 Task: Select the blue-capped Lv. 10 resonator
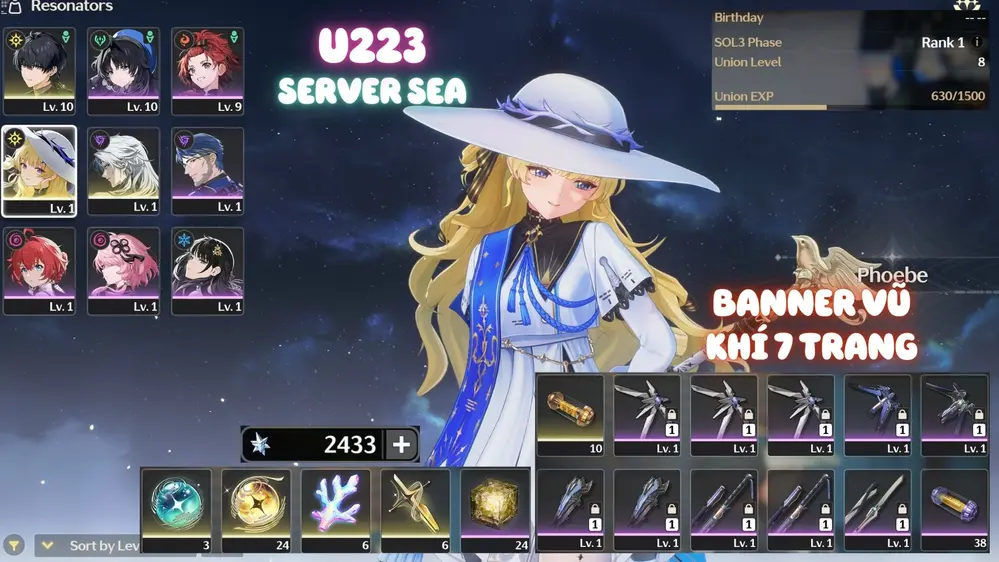(x=123, y=71)
